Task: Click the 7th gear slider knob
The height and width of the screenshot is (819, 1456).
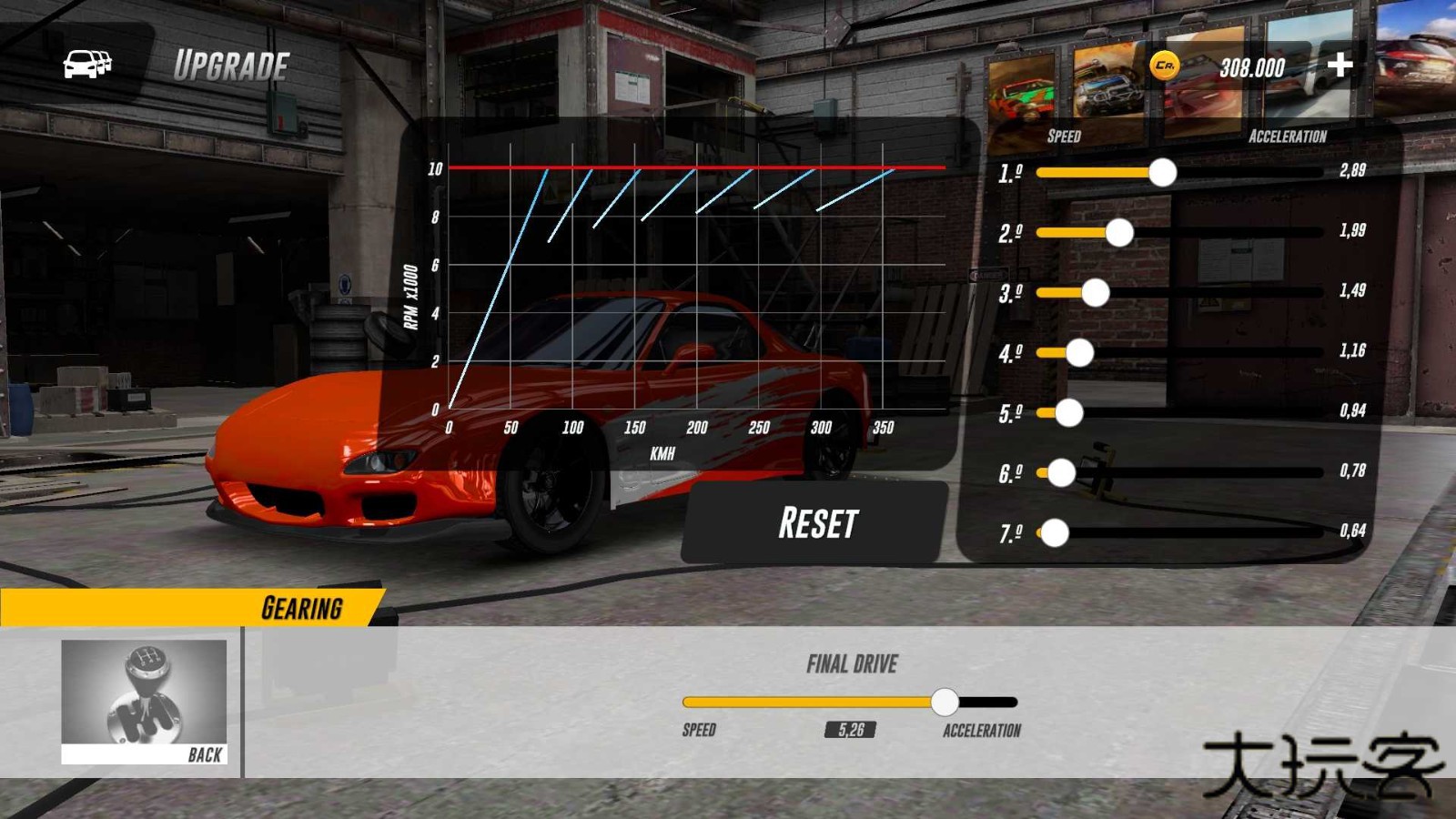Action: (1056, 533)
